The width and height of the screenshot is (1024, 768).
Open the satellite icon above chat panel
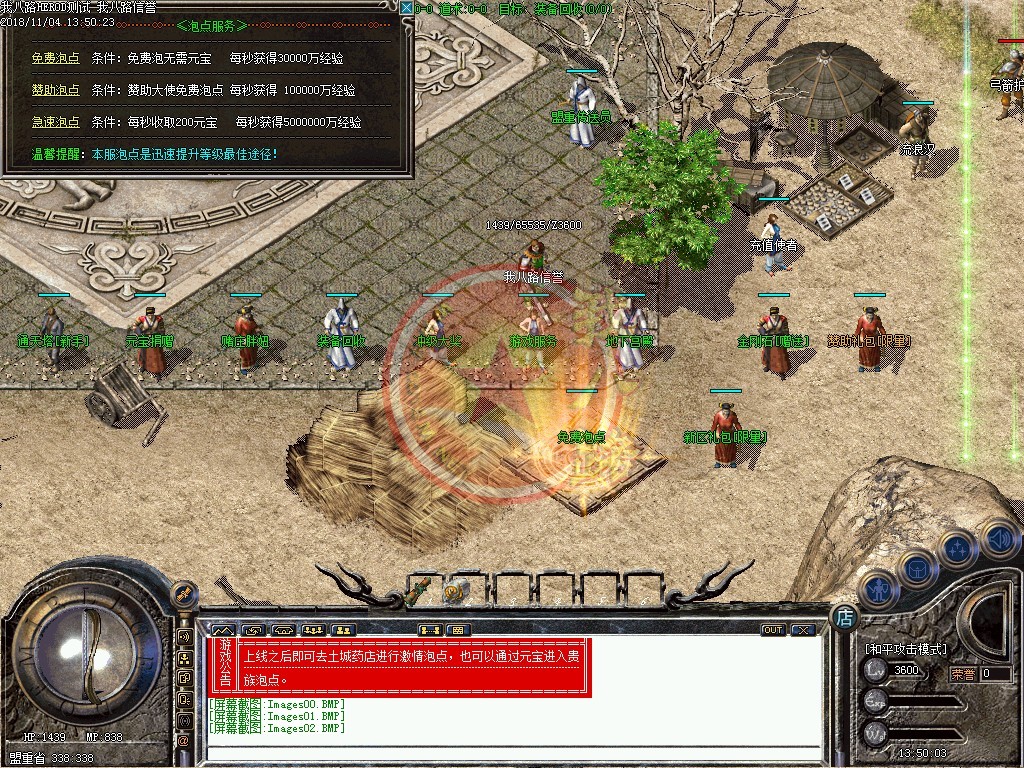184,597
